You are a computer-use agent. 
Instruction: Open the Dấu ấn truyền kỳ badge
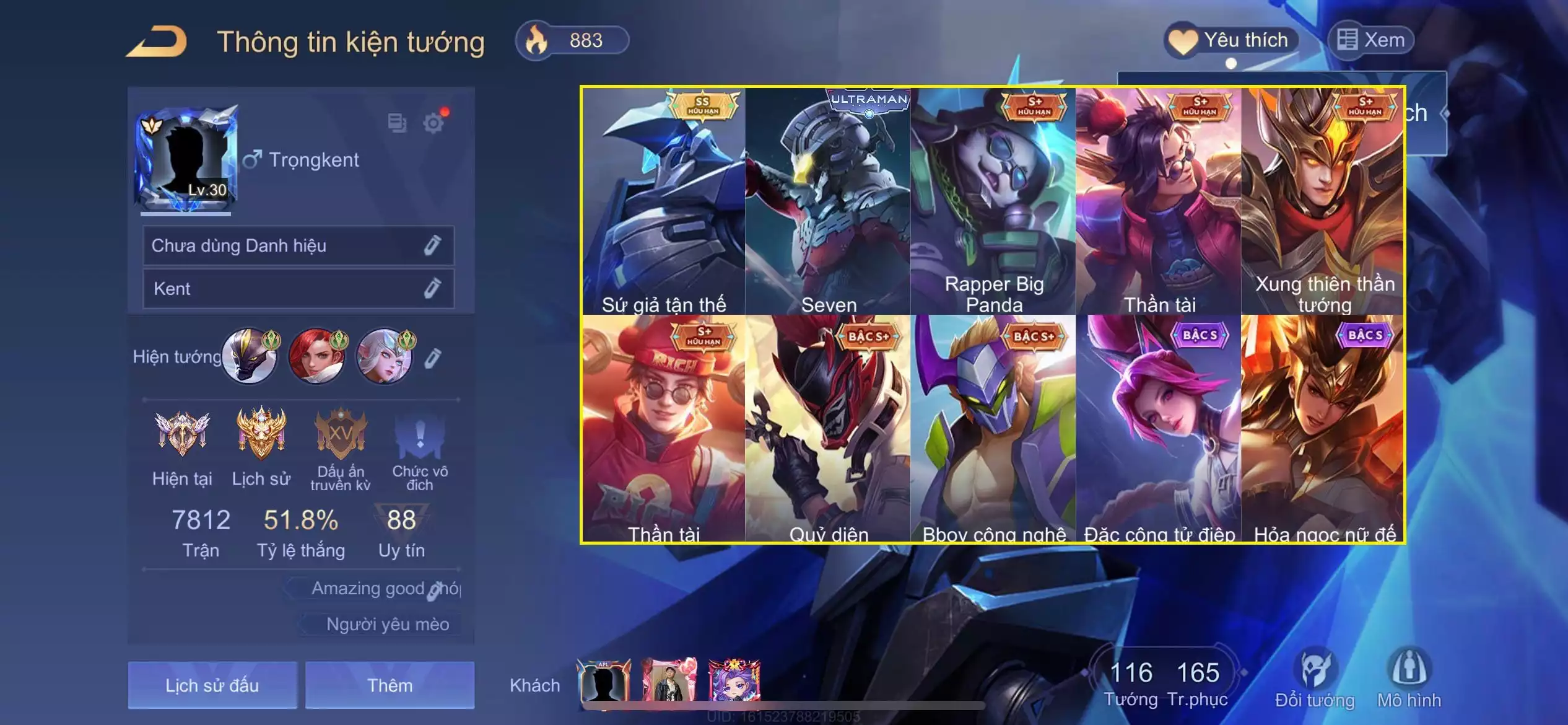pos(340,434)
